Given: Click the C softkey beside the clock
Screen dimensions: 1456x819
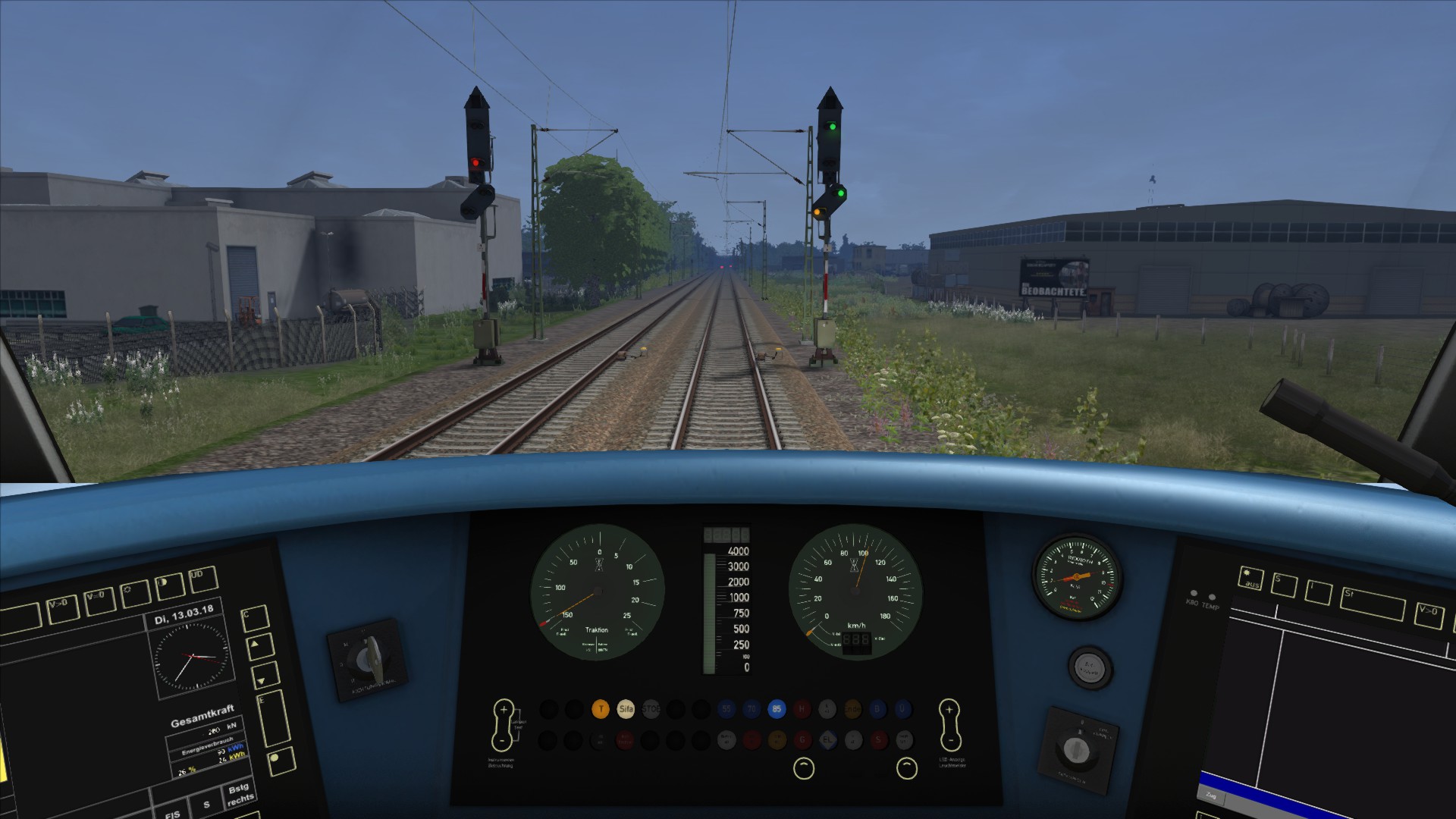Looking at the screenshot, I should (x=254, y=618).
